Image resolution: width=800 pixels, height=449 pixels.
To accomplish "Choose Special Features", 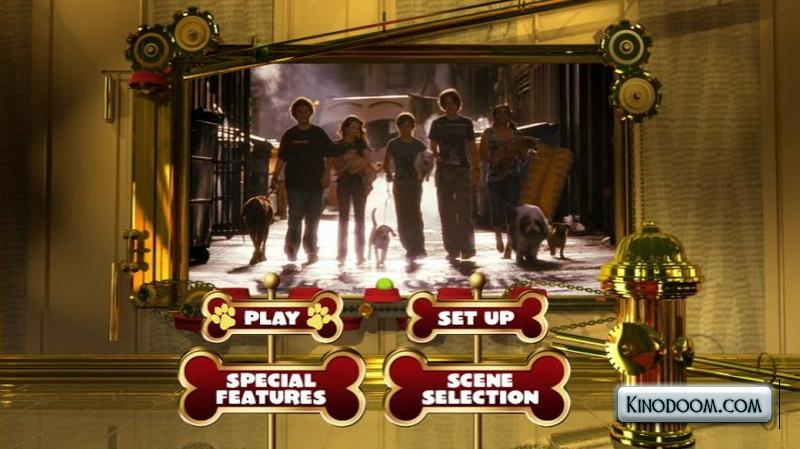I will tap(271, 388).
